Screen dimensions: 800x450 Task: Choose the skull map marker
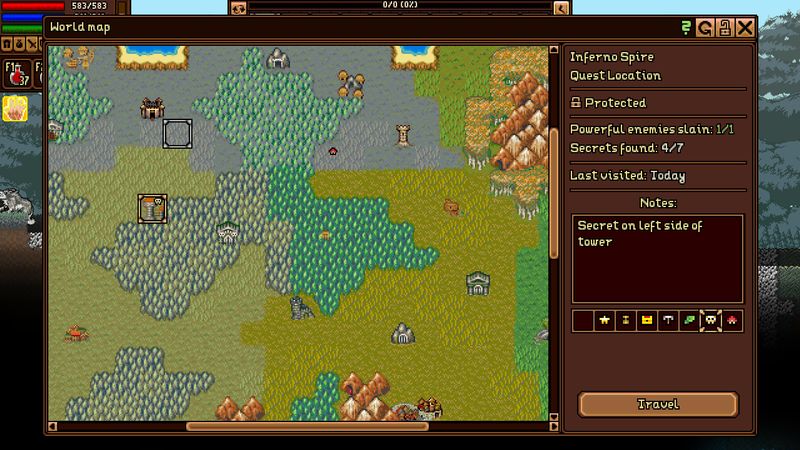pyautogui.click(x=710, y=321)
